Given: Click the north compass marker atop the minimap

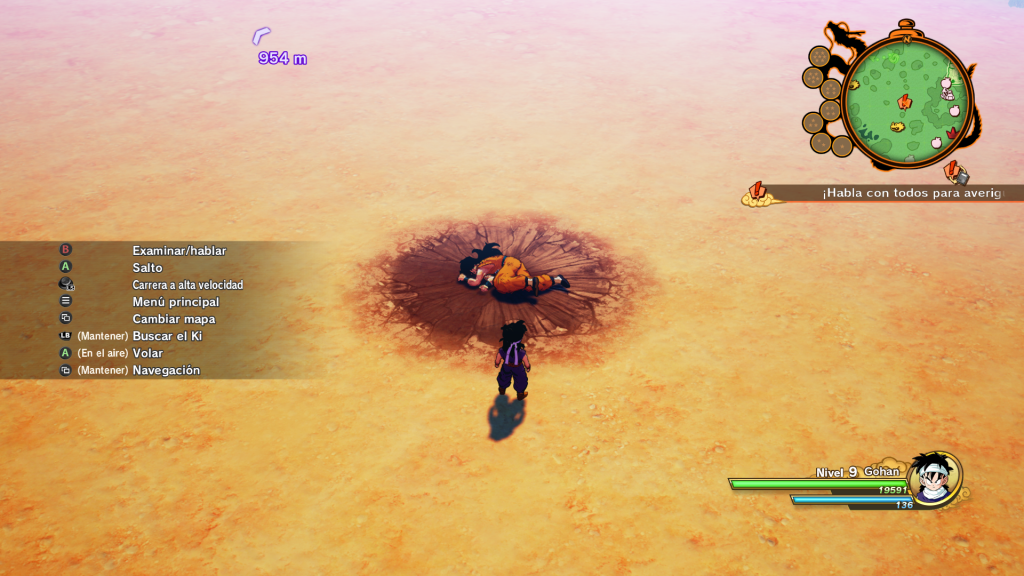Looking at the screenshot, I should [906, 38].
